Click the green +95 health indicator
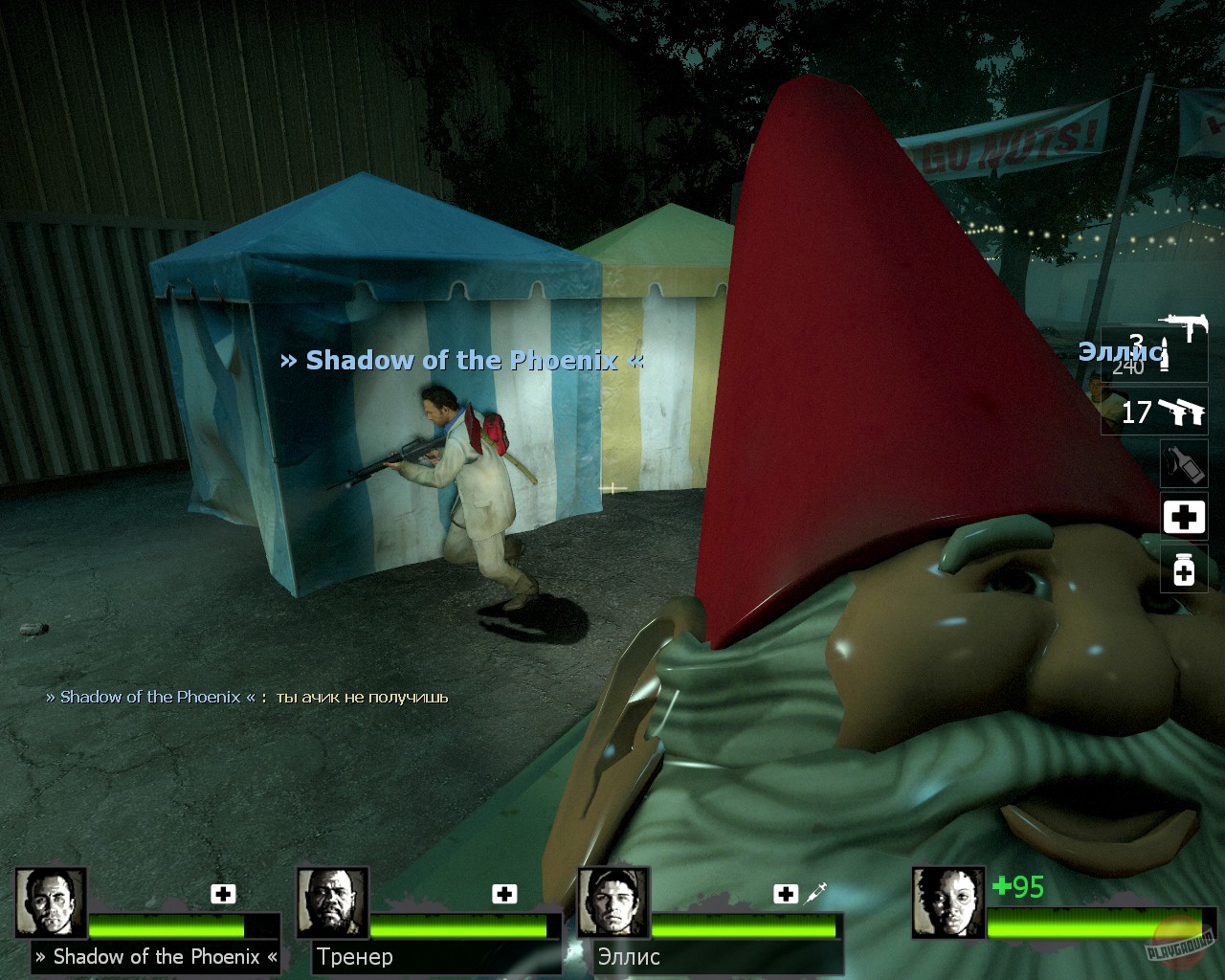This screenshot has height=980, width=1225. pyautogui.click(x=1019, y=888)
